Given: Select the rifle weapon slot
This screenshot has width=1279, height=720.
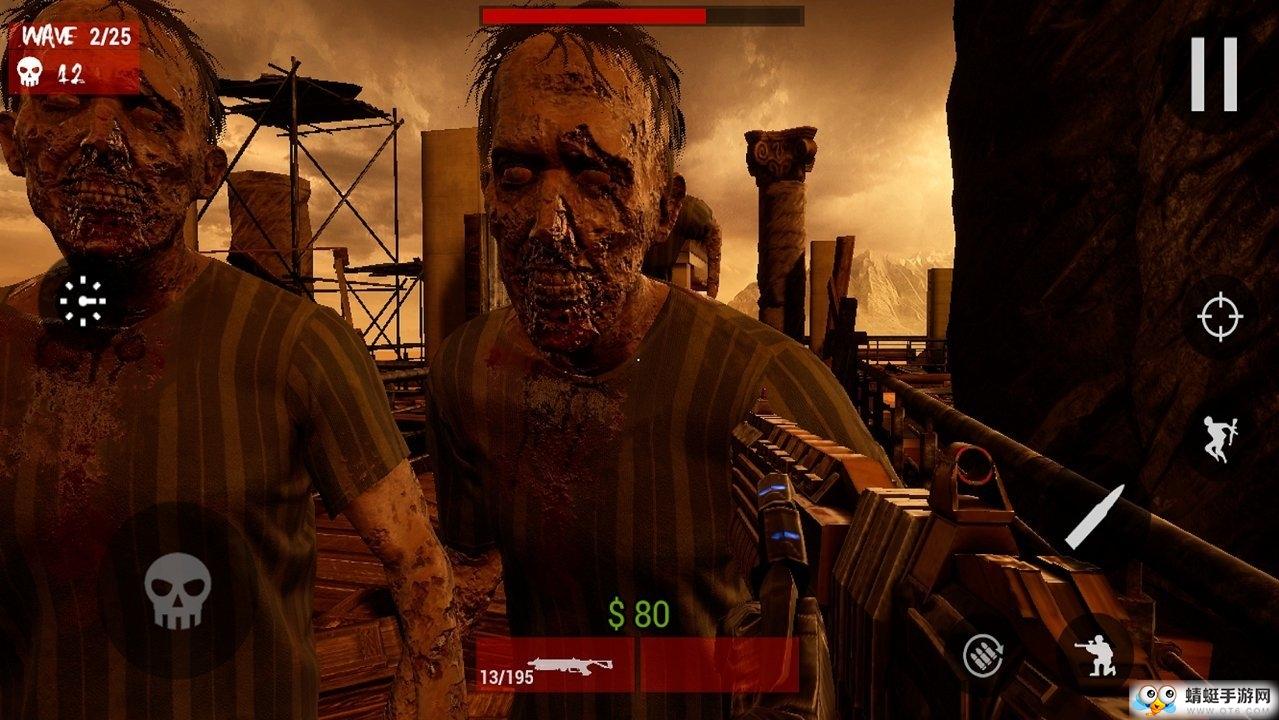Looking at the screenshot, I should 555,665.
